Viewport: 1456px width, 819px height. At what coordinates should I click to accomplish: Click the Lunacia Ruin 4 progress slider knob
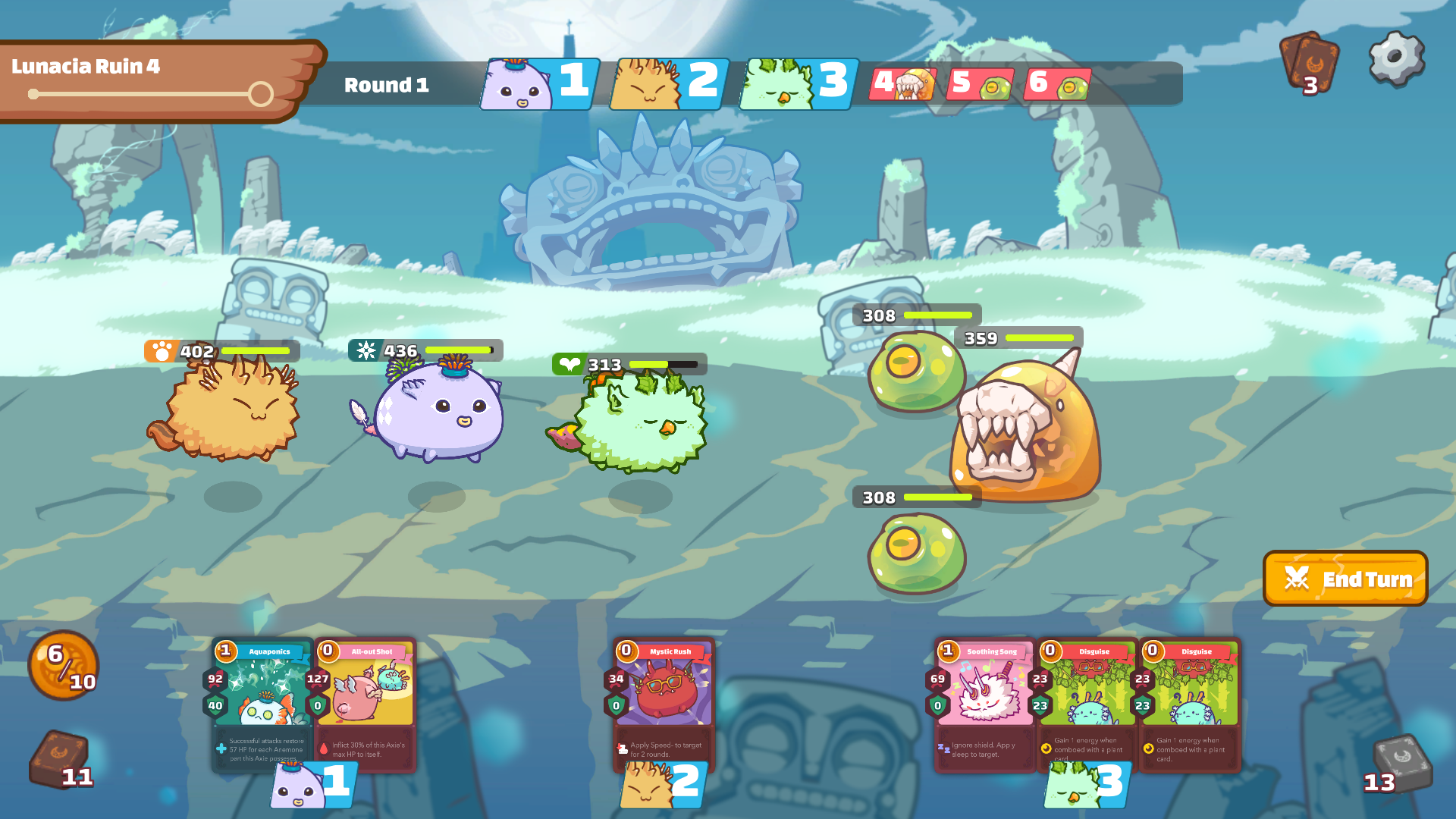(x=261, y=94)
